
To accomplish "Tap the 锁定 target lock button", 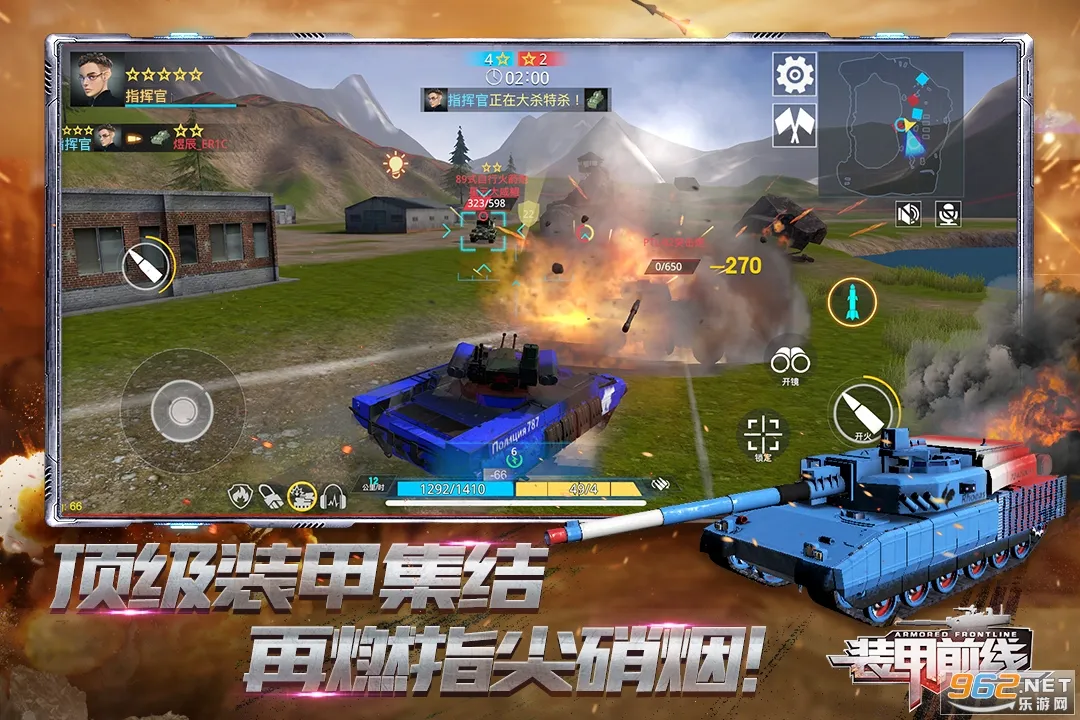I will 763,435.
